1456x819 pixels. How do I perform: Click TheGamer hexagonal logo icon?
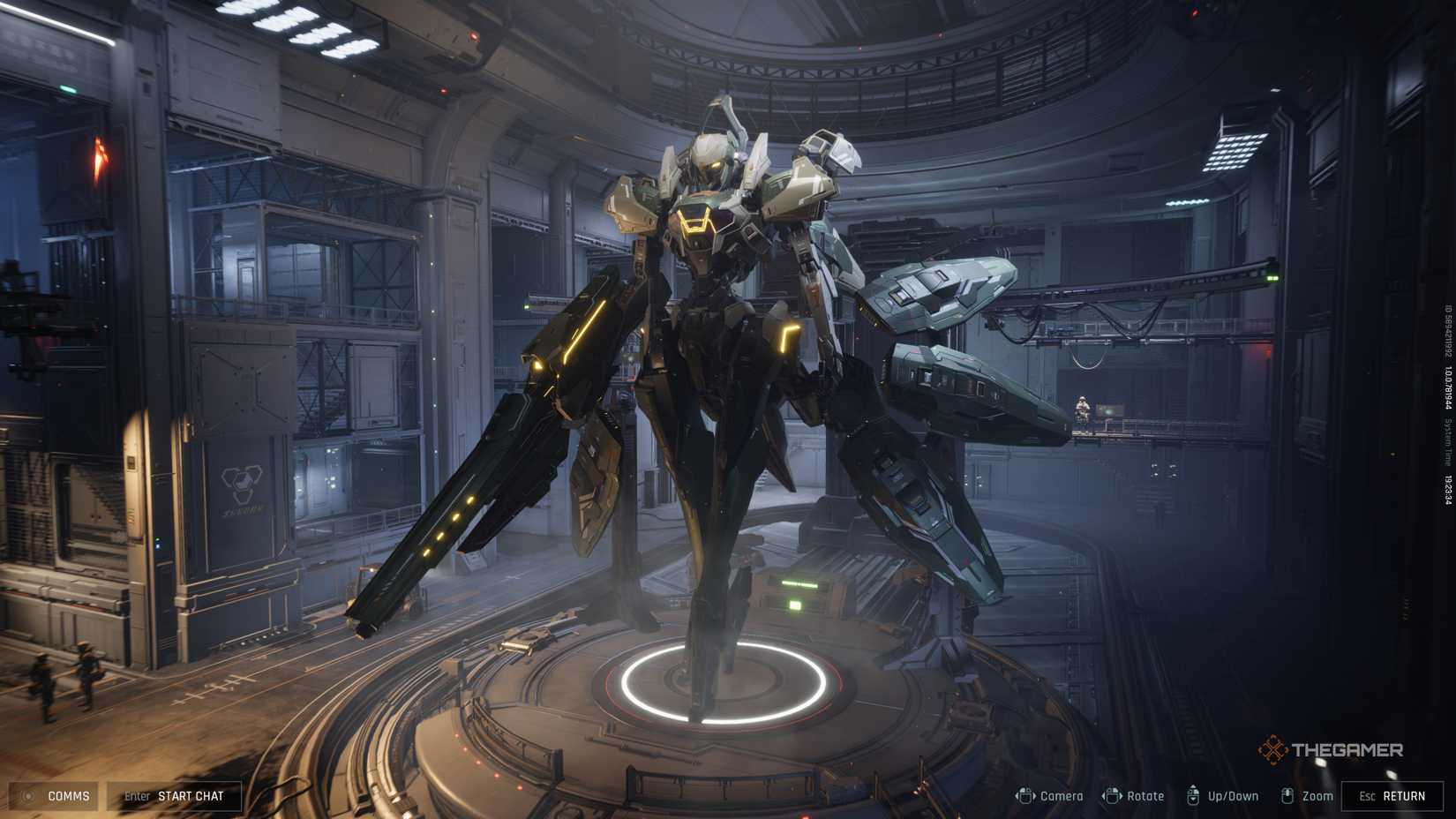[x=1272, y=748]
